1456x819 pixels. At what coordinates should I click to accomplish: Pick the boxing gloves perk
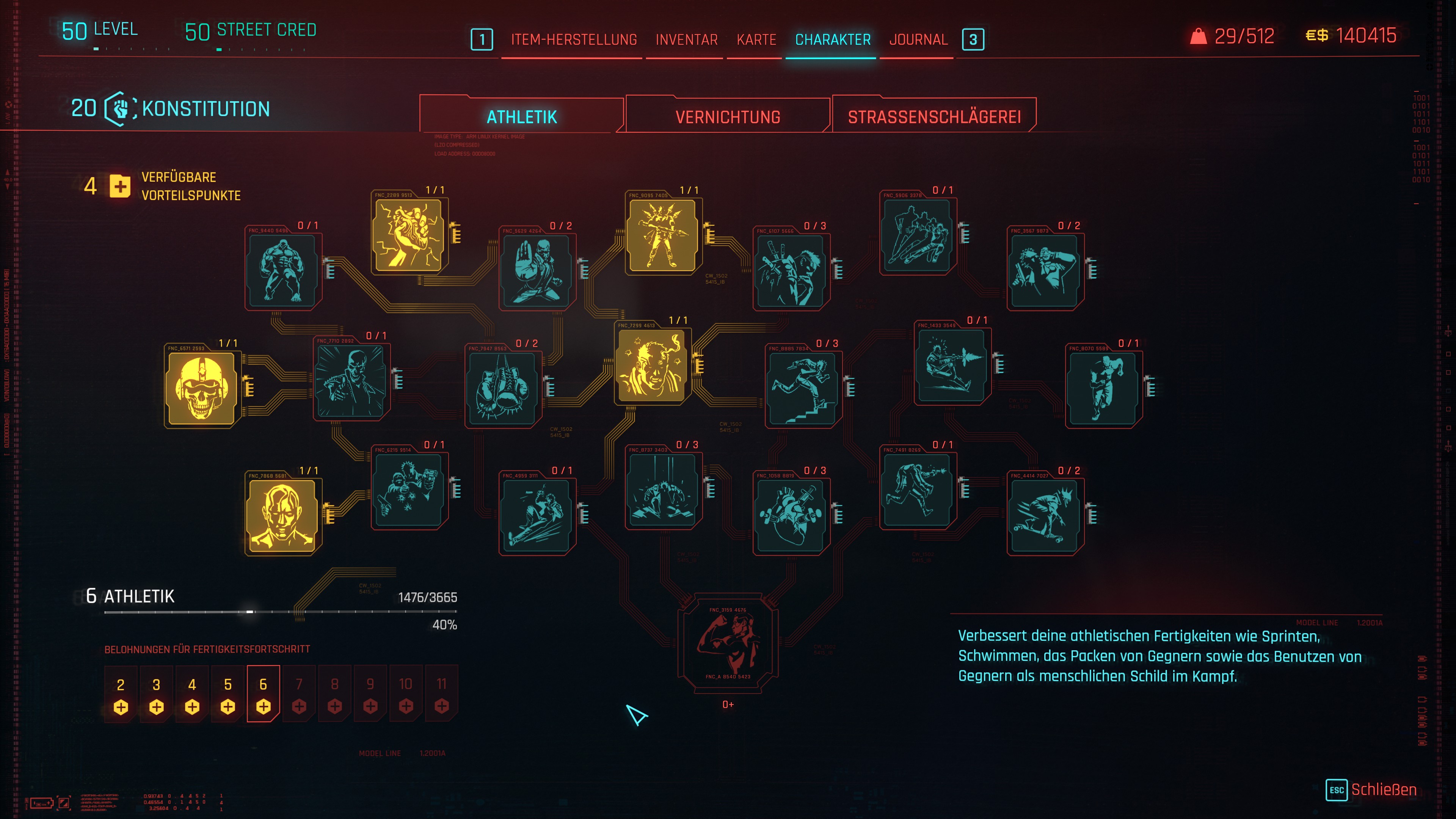tap(502, 388)
